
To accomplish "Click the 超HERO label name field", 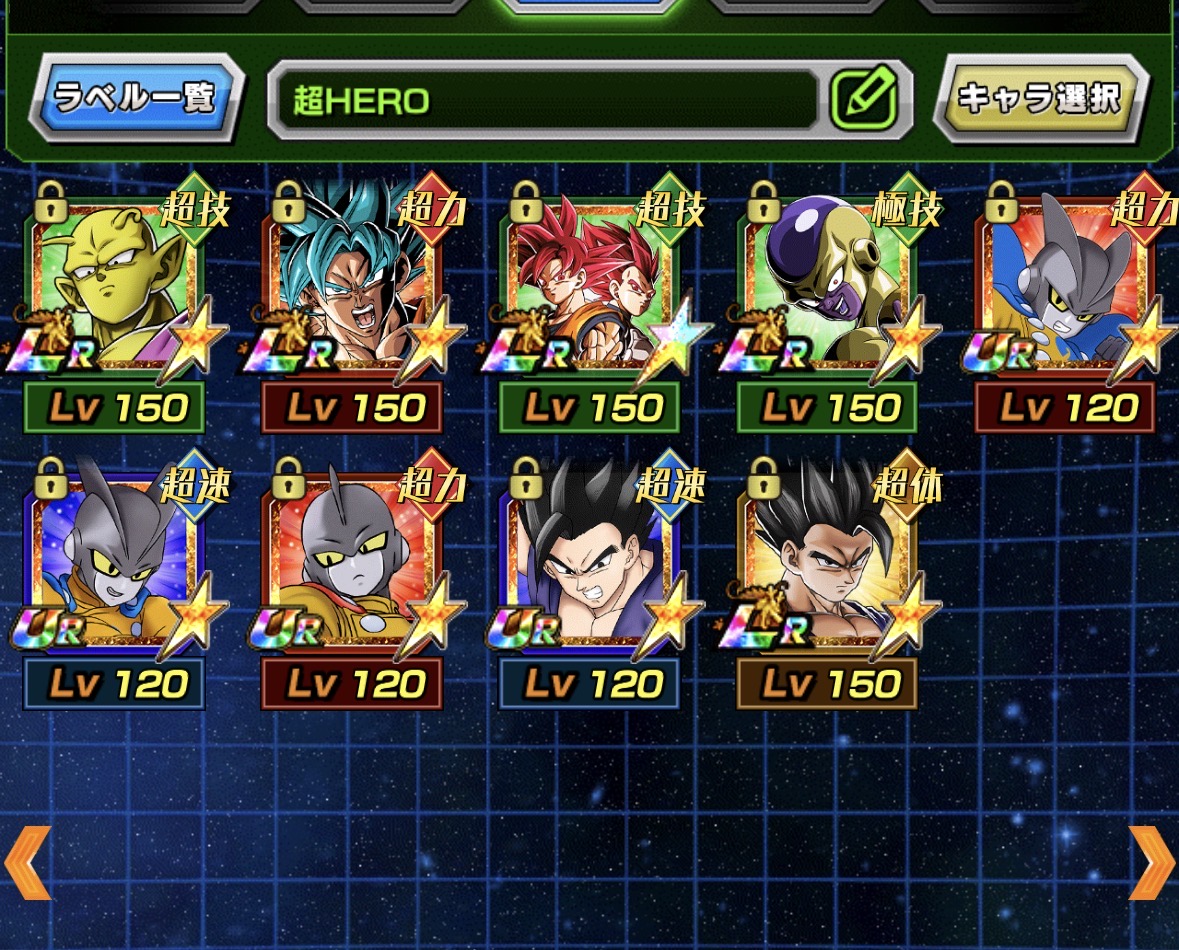I will click(x=548, y=100).
